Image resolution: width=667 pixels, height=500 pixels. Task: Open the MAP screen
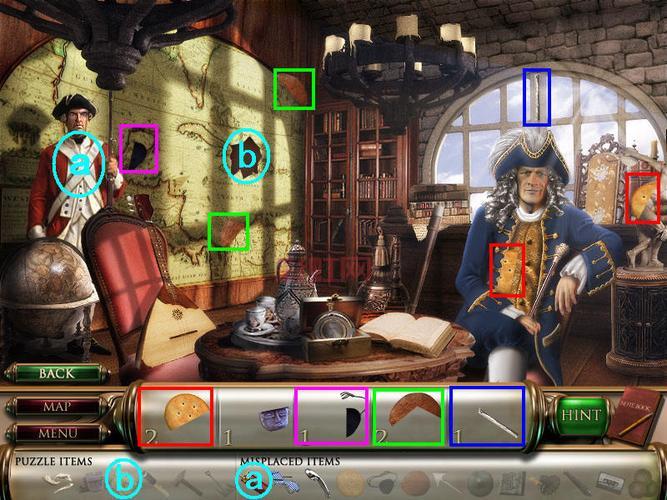coord(56,408)
